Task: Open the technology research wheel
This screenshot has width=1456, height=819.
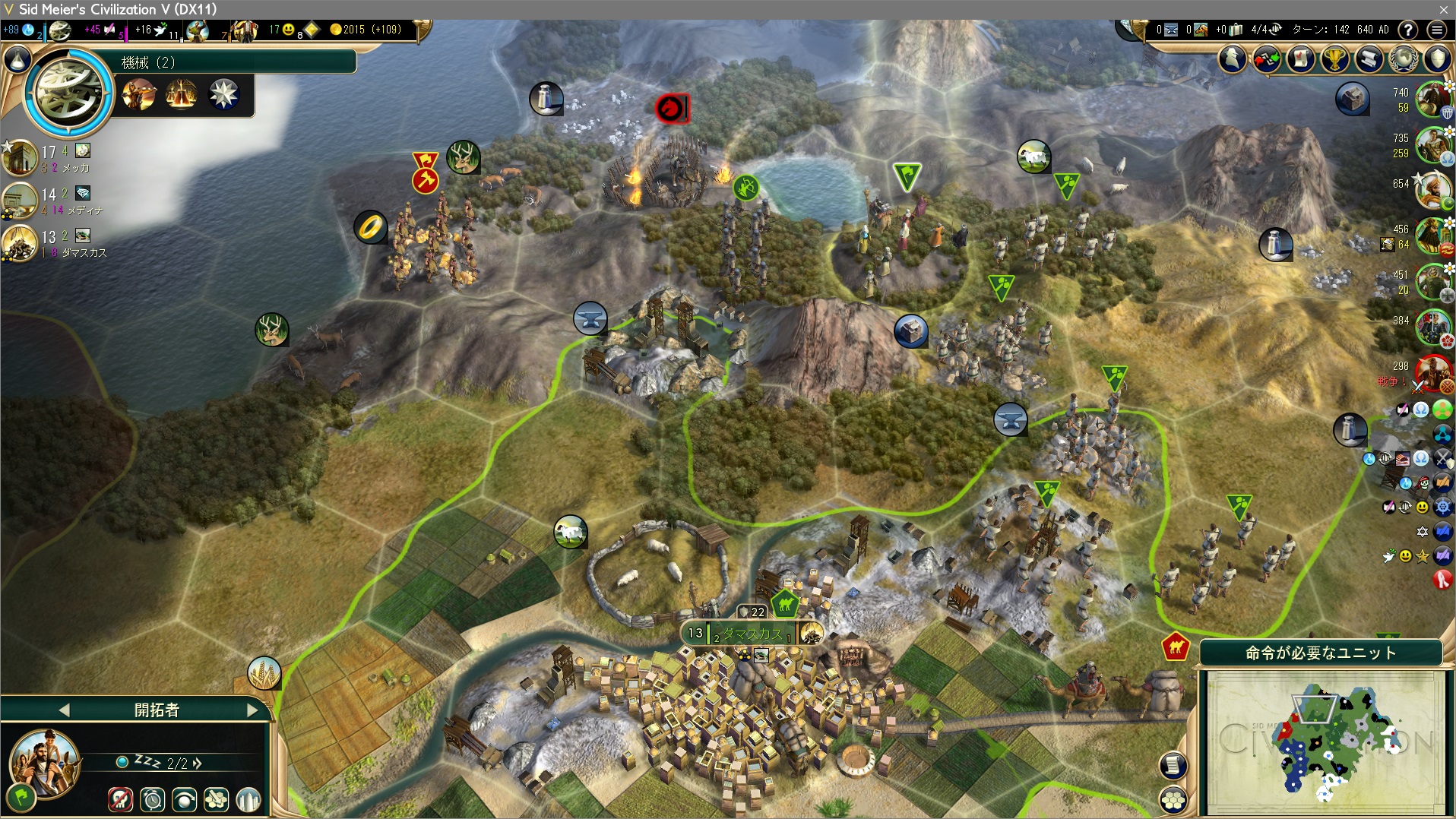Action: tap(68, 93)
